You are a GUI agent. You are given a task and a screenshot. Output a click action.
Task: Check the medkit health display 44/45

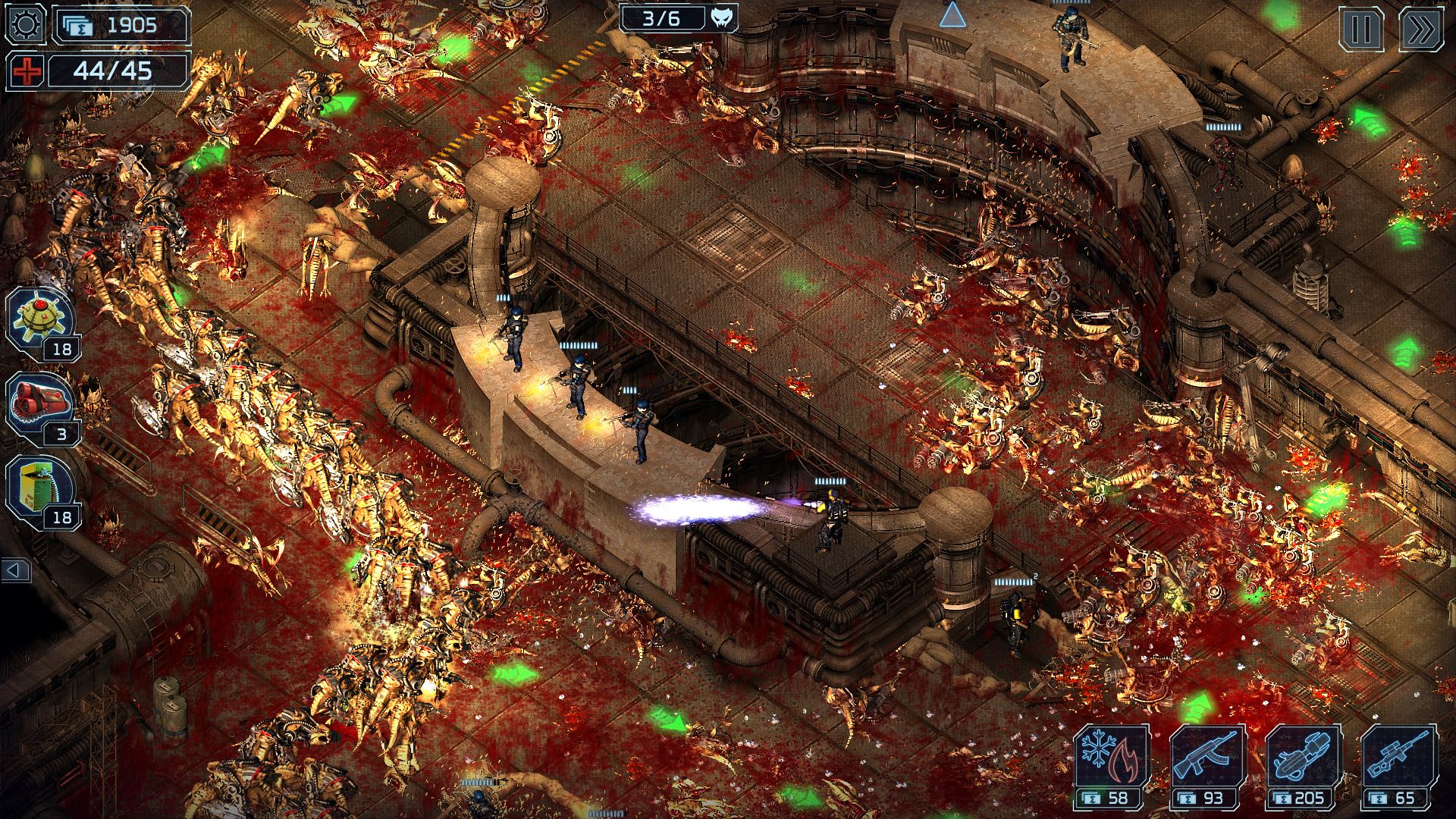pyautogui.click(x=112, y=71)
